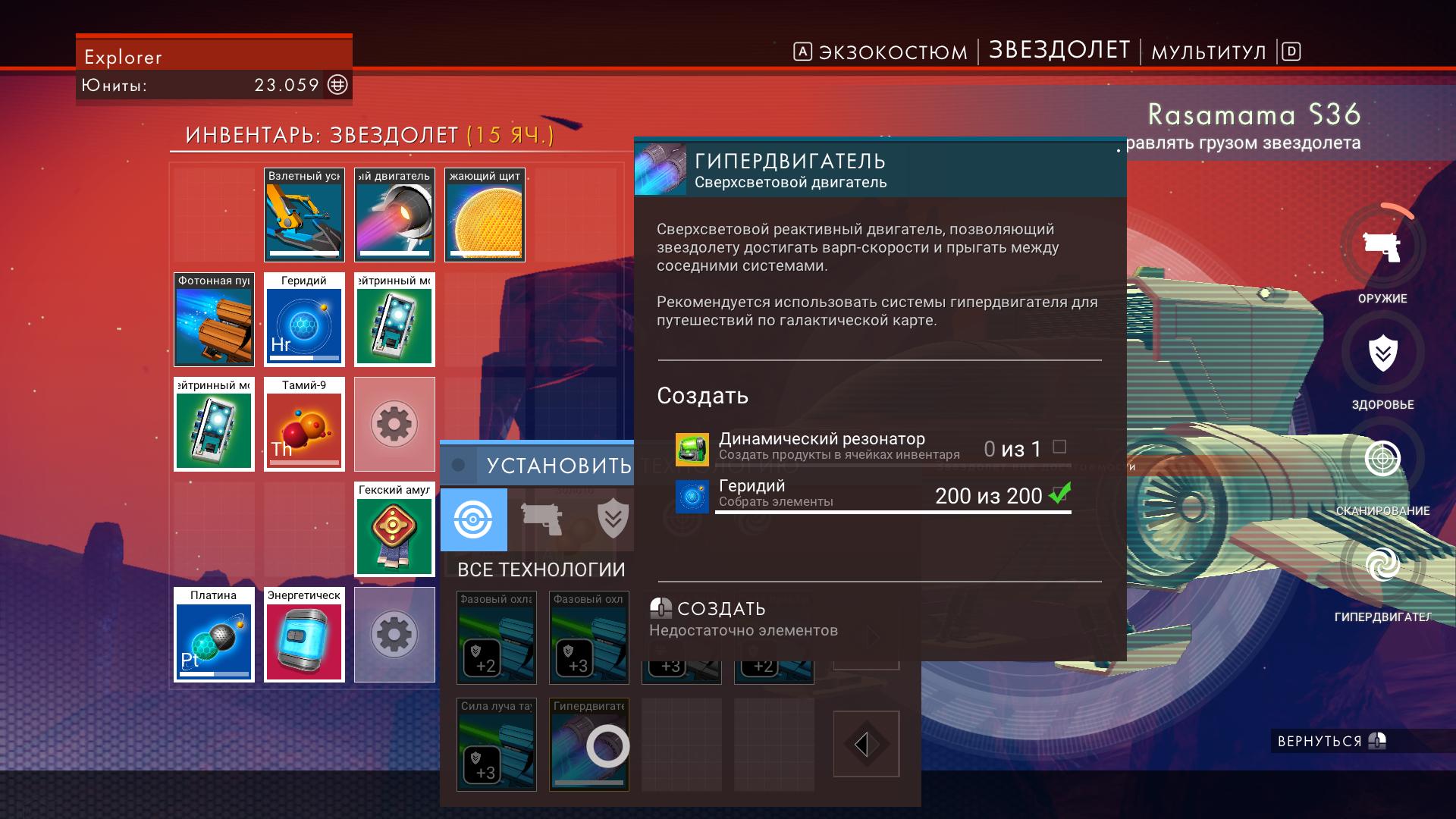Show scanning technologies filter
The image size is (1456, 819).
pos(474,519)
